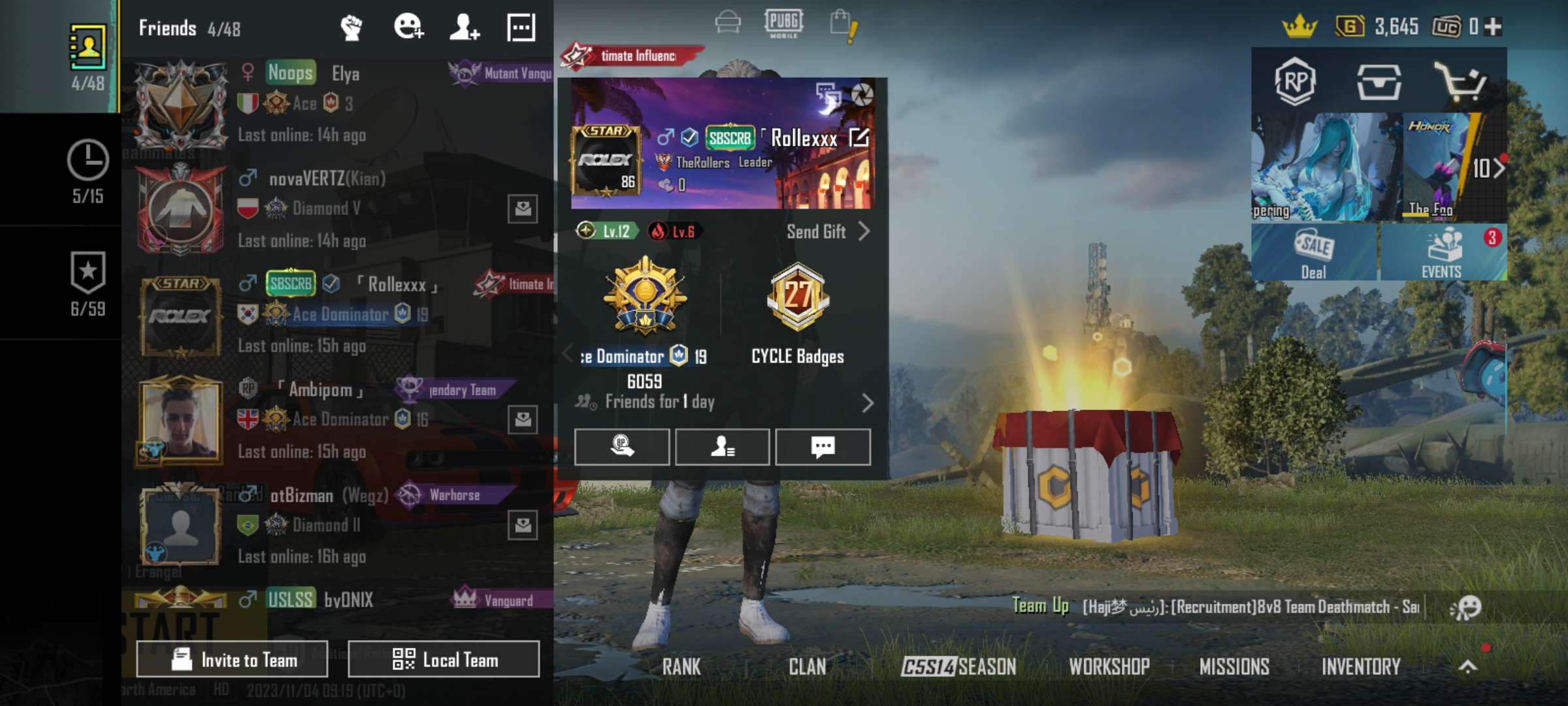1568x706 pixels.
Task: View player details via the person-list icon
Action: [x=723, y=446]
